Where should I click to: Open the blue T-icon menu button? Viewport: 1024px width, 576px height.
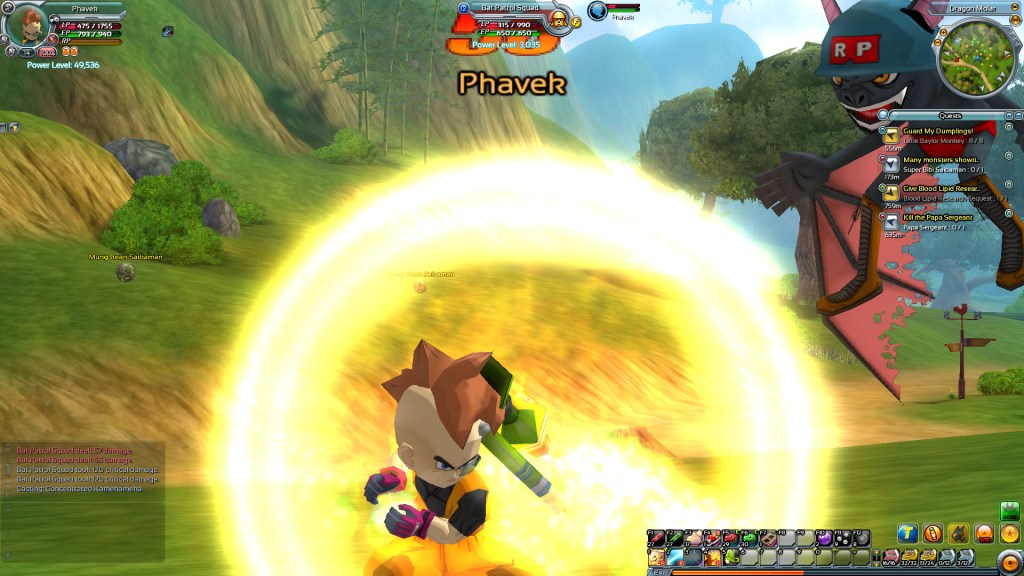click(906, 534)
